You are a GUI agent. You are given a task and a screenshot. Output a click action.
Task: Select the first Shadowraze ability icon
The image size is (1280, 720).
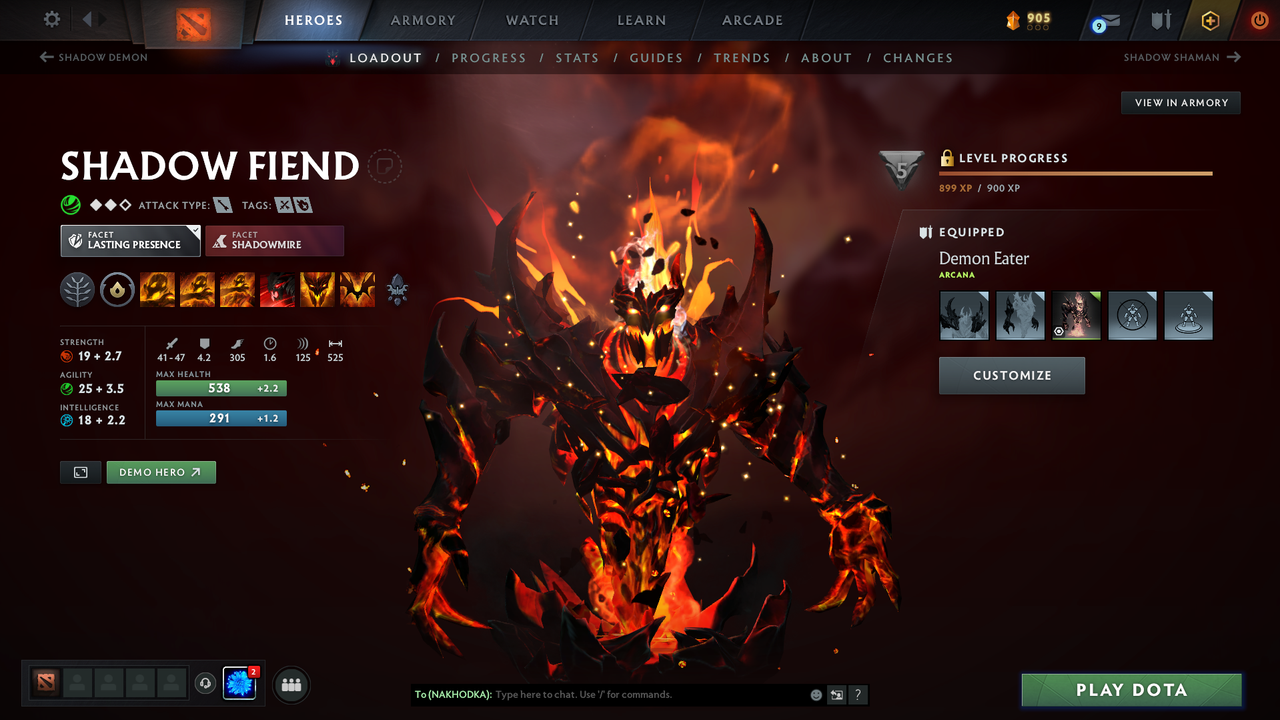pyautogui.click(x=157, y=289)
